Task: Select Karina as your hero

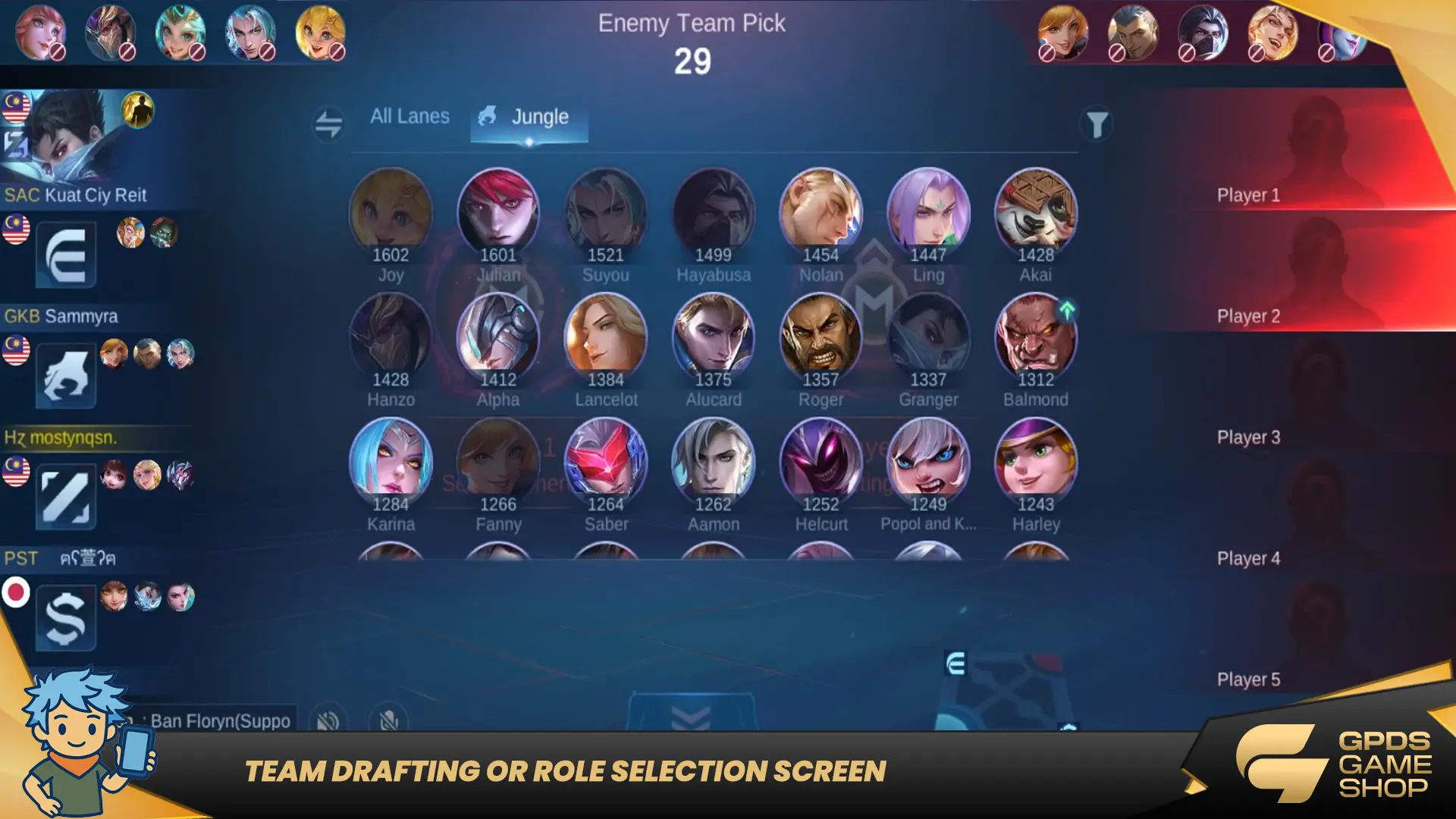Action: click(x=391, y=460)
